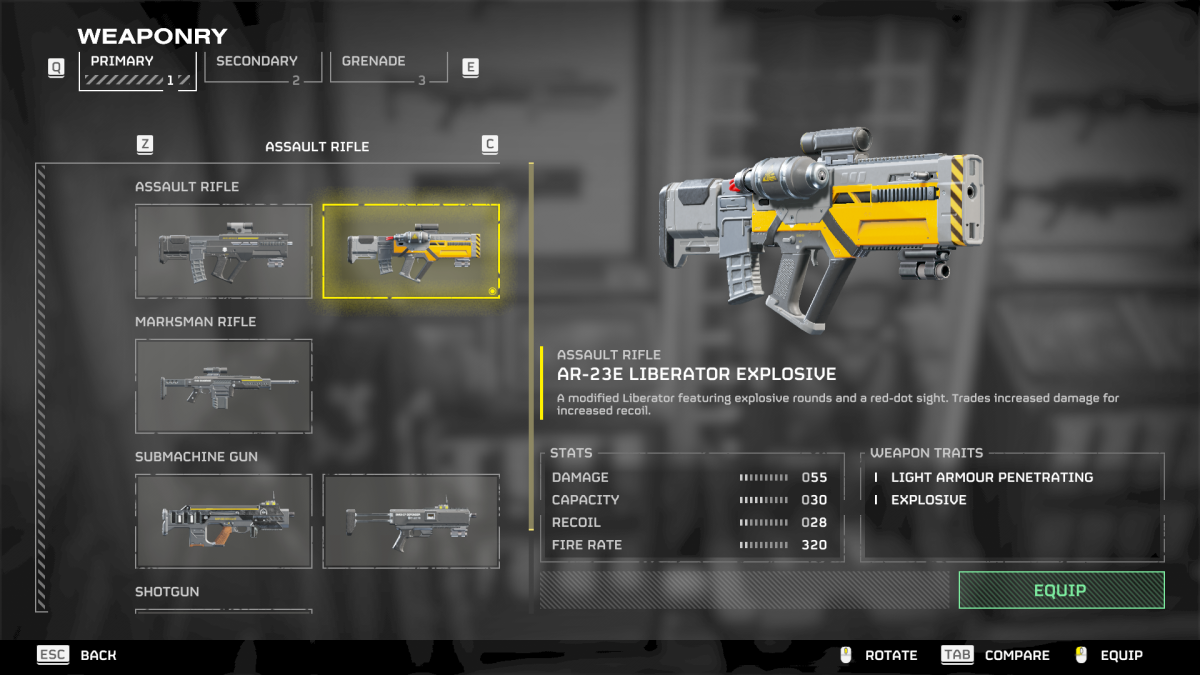Open the weapon Compare view
Viewport: 1200px width, 675px height.
point(996,655)
